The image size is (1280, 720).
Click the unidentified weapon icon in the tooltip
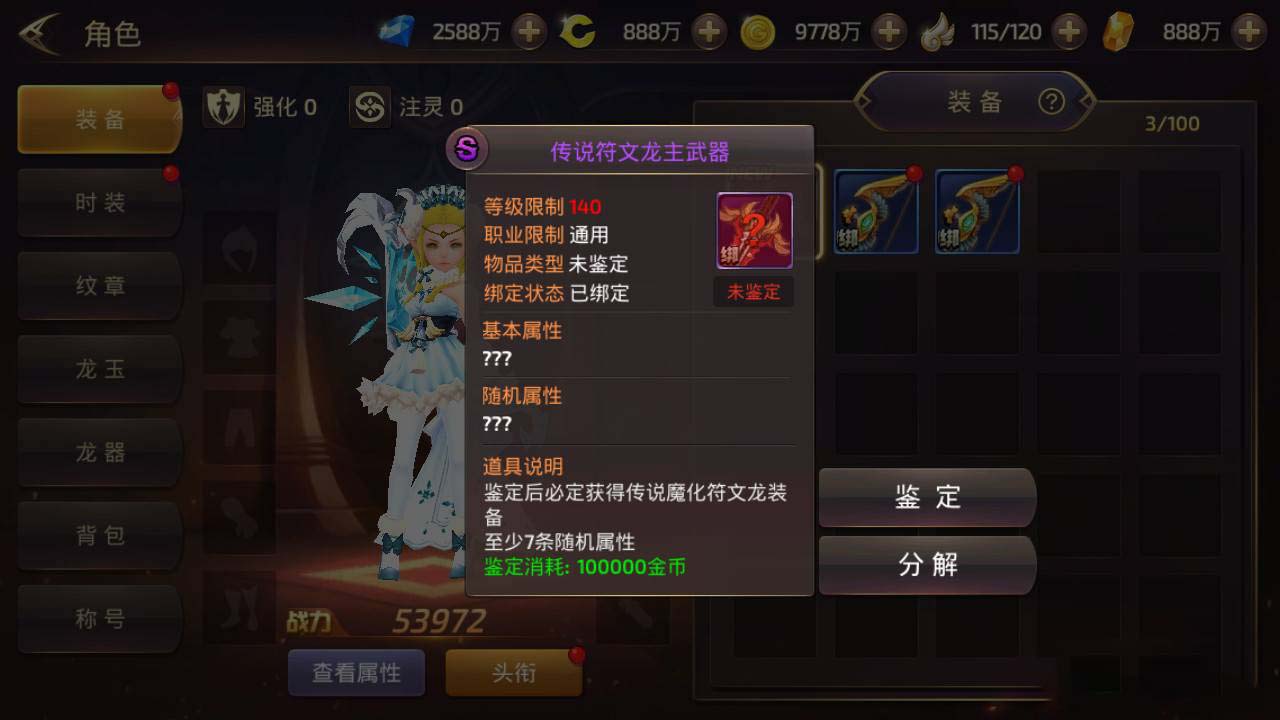click(754, 230)
